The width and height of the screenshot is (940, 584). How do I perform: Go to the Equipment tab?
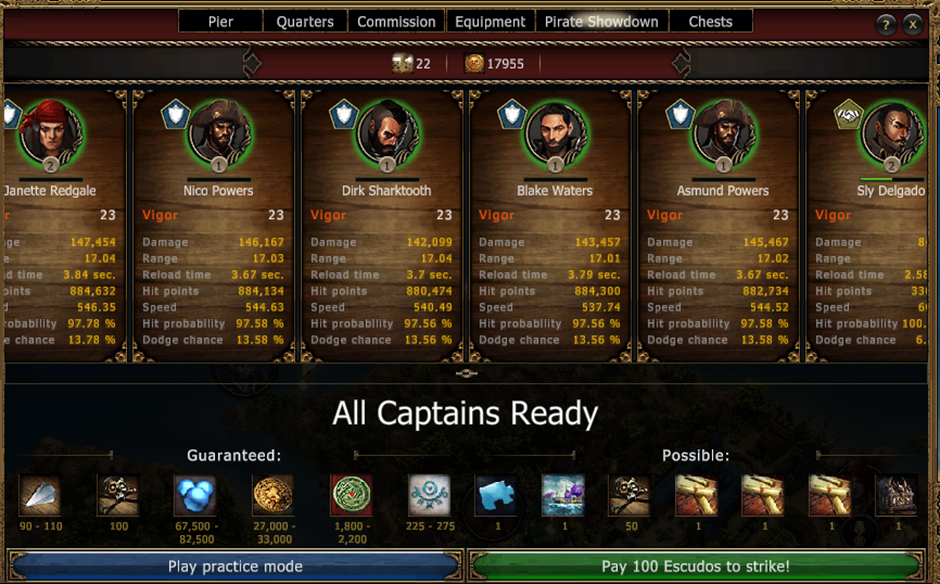click(x=490, y=21)
